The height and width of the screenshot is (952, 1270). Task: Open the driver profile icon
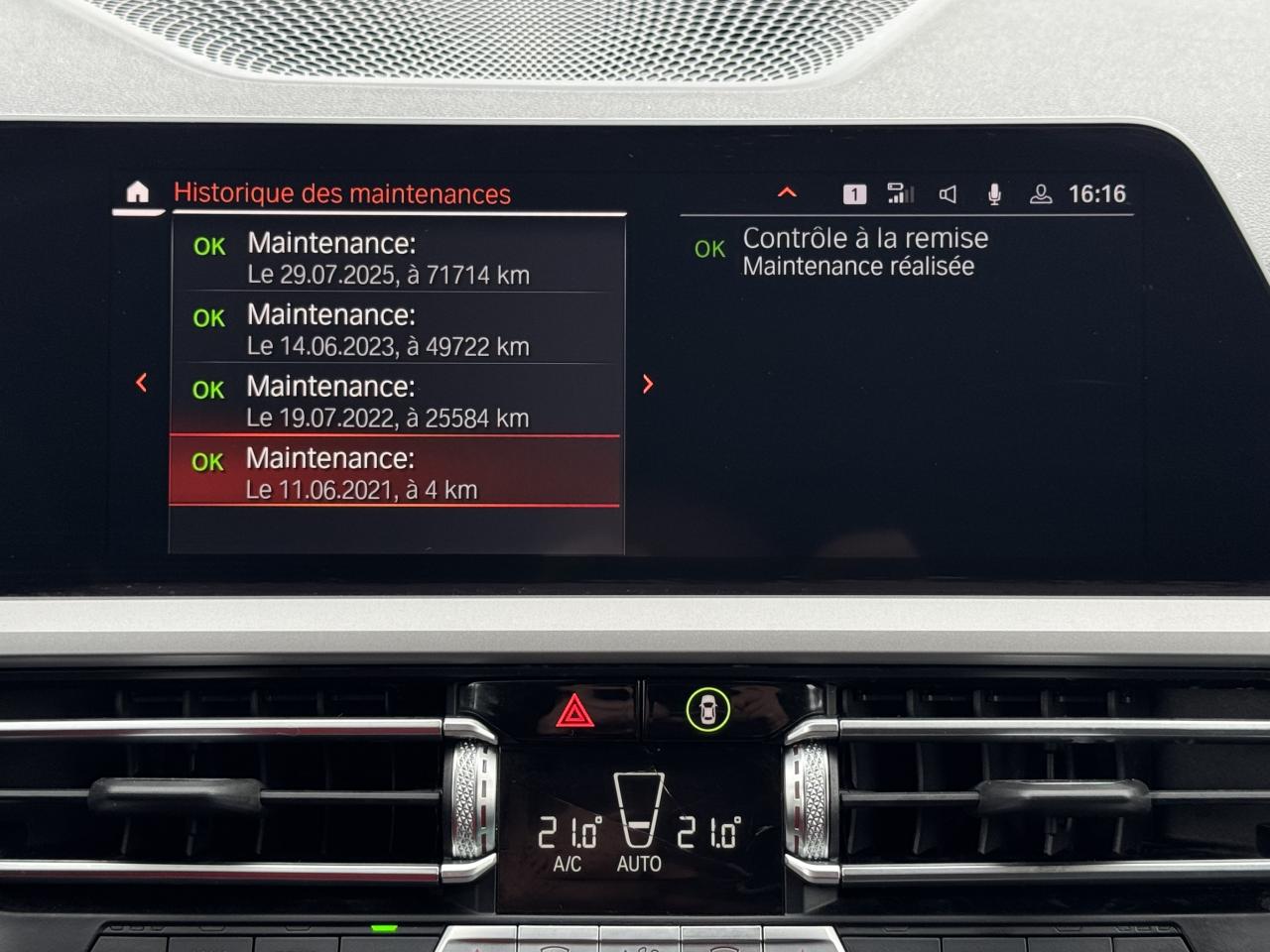pyautogui.click(x=1041, y=194)
